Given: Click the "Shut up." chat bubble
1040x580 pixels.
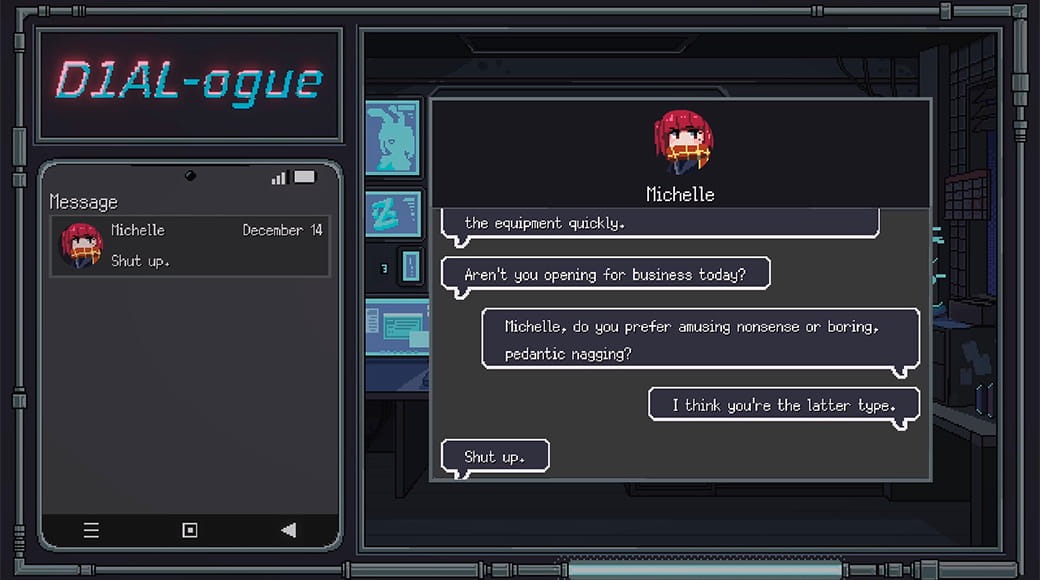Looking at the screenshot, I should pyautogui.click(x=495, y=457).
